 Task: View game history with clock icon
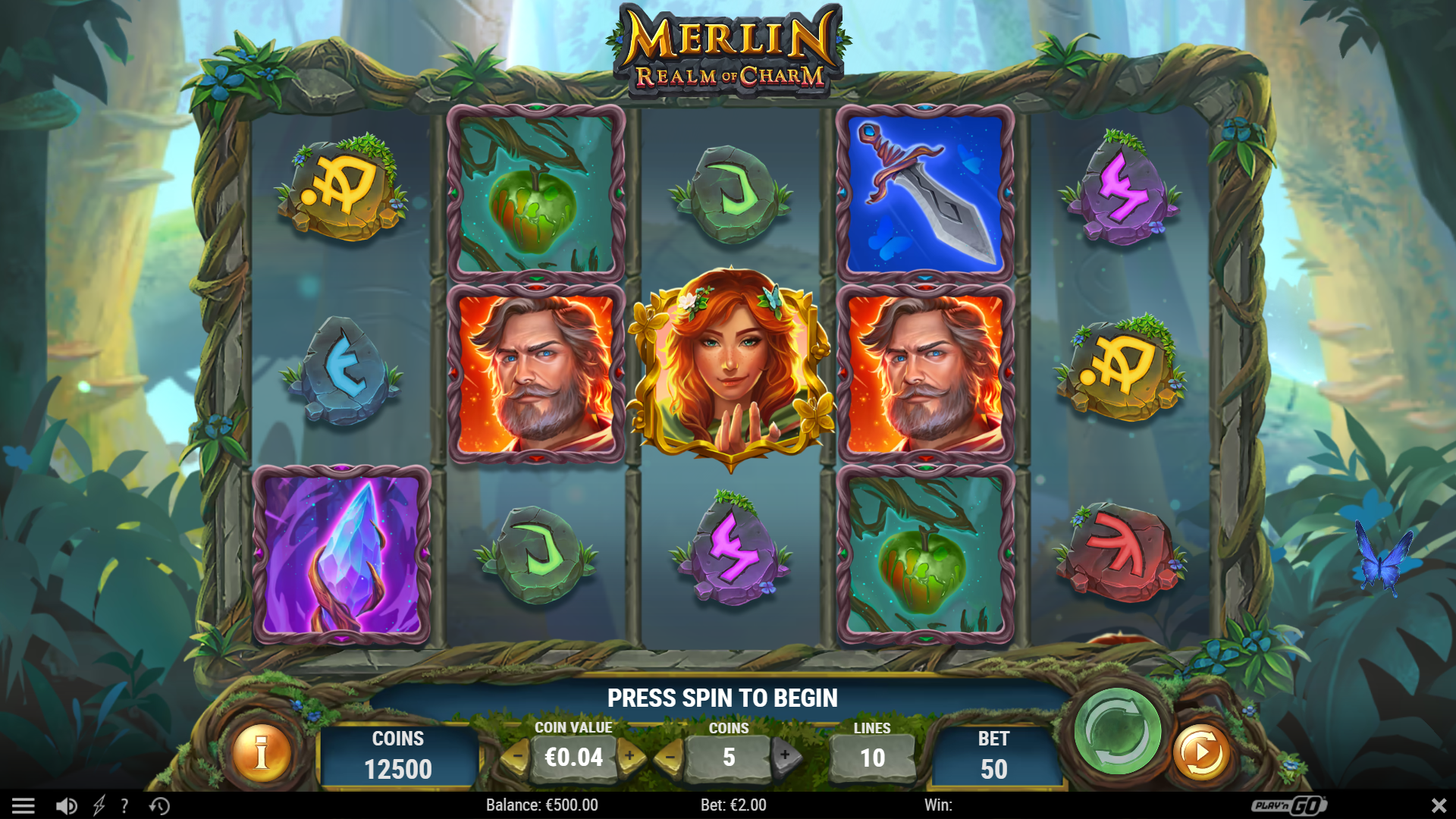[159, 805]
